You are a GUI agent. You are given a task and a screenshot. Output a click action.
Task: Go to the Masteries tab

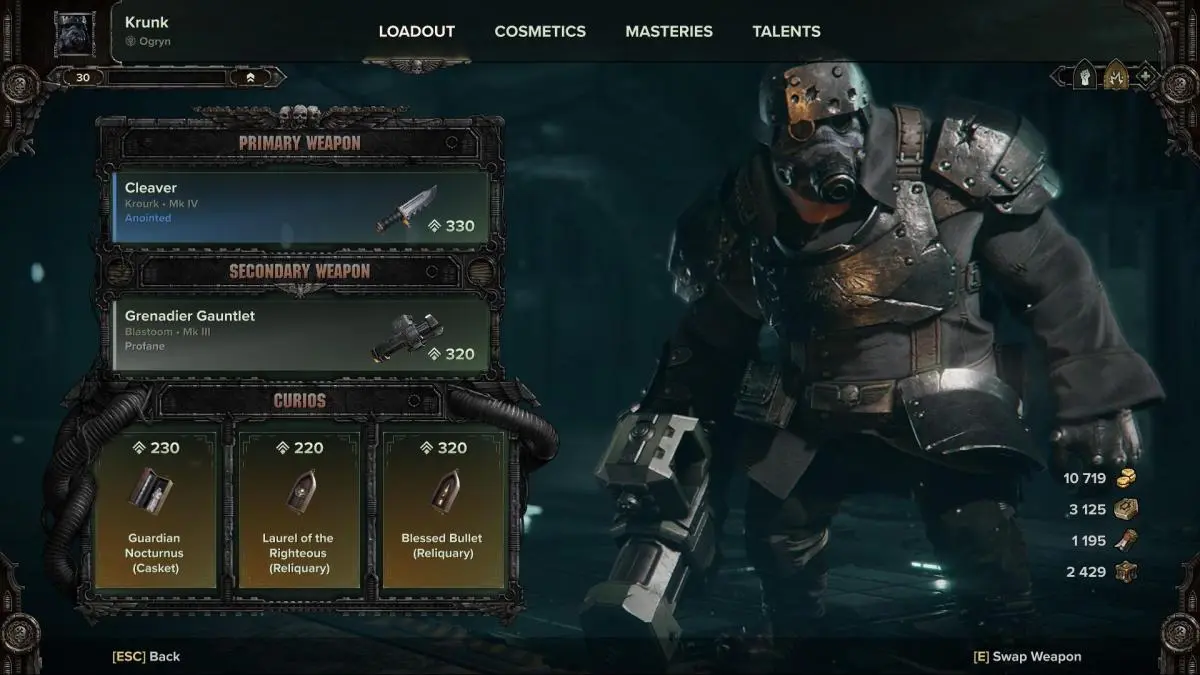point(669,31)
